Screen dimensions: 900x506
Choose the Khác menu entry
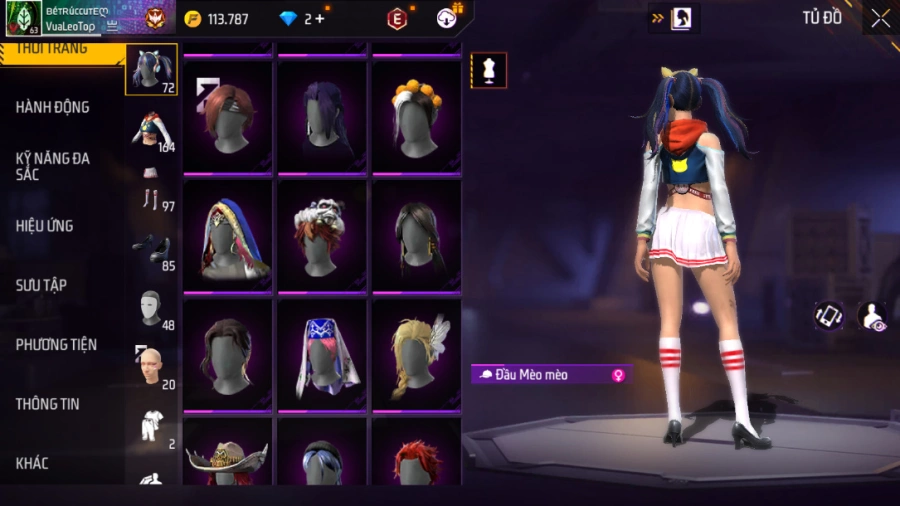31,463
